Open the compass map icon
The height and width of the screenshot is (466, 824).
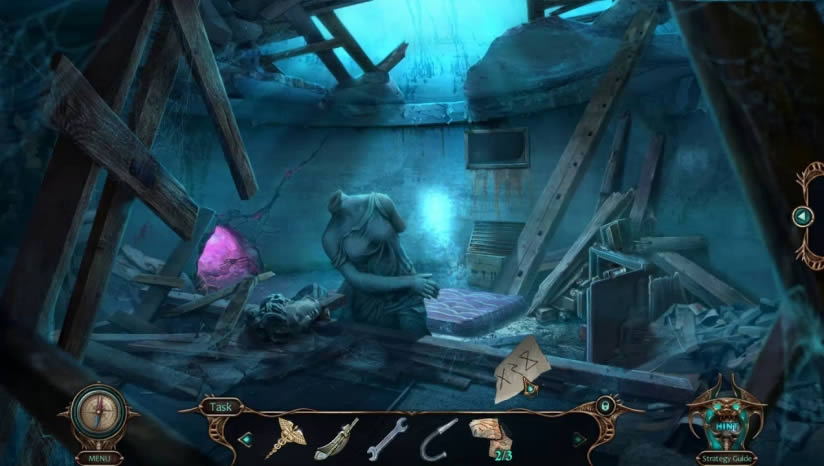click(98, 413)
